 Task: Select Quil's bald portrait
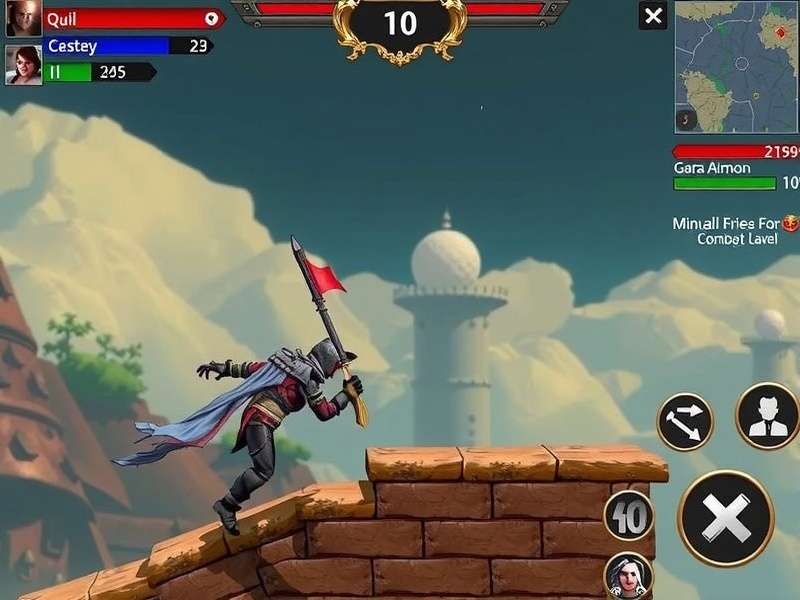click(x=23, y=19)
